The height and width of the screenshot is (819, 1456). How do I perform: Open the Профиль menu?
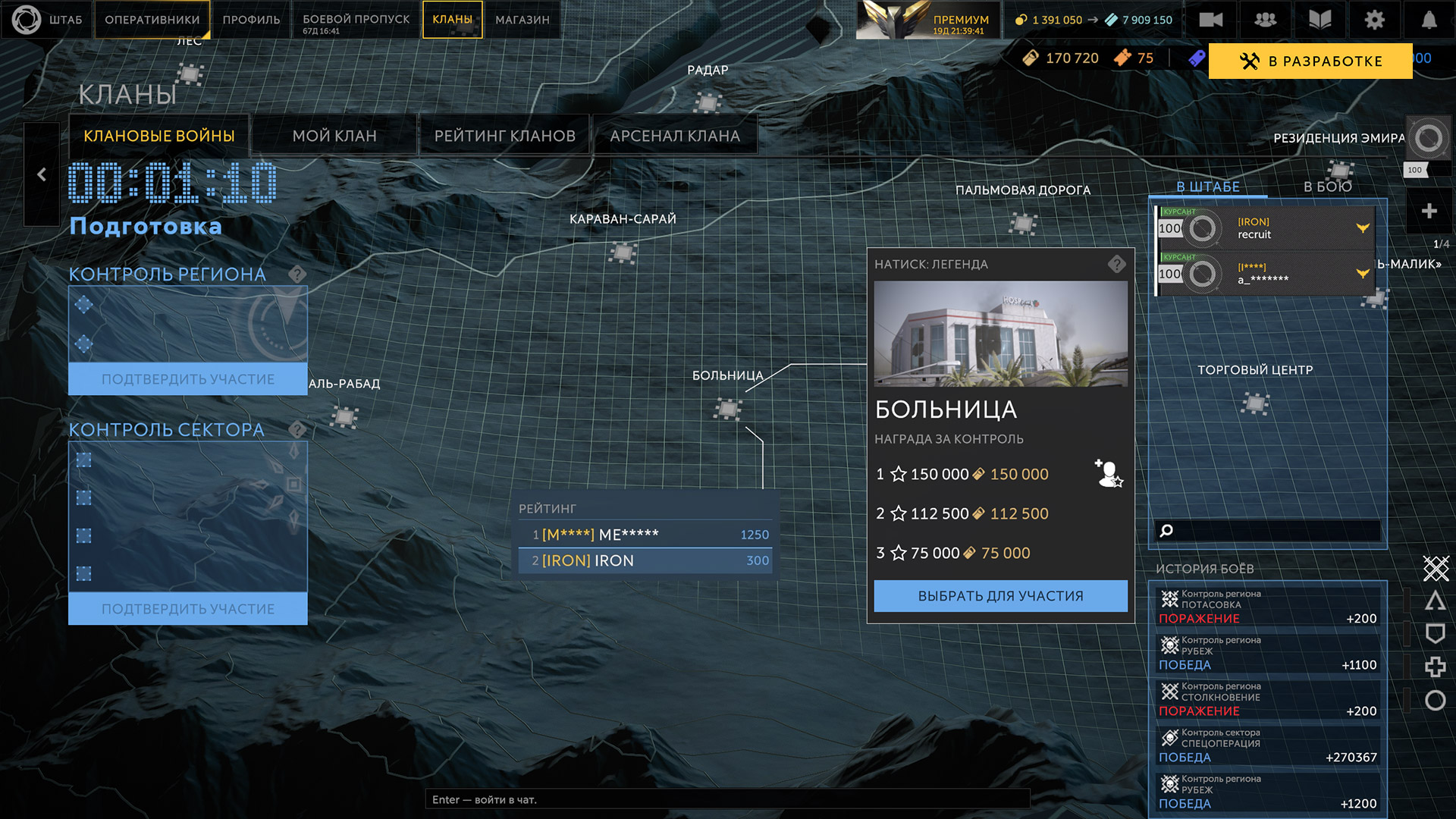coord(251,20)
